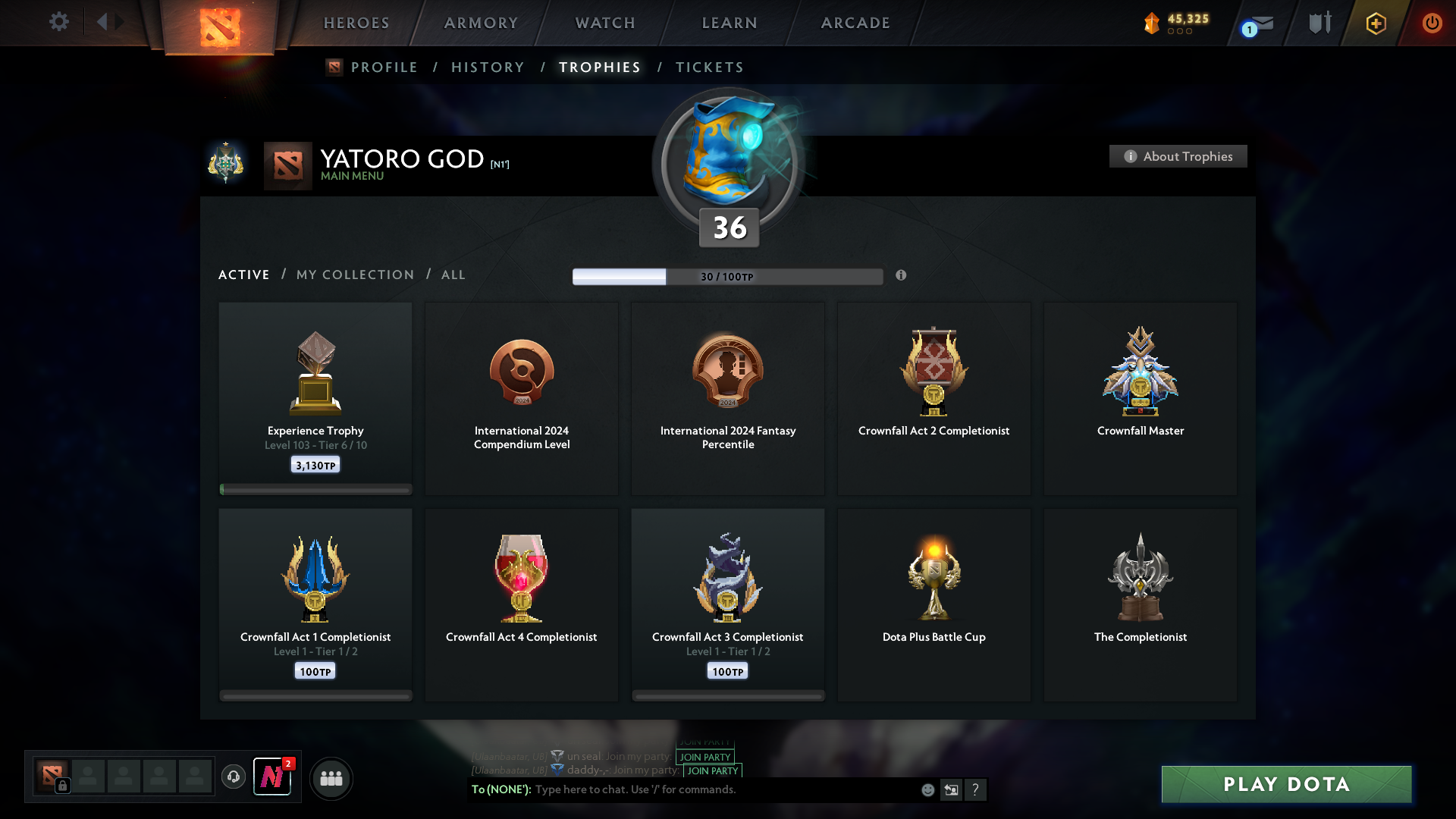Image resolution: width=1456 pixels, height=819 pixels.
Task: Toggle voice chat via the headset icon
Action: [234, 777]
